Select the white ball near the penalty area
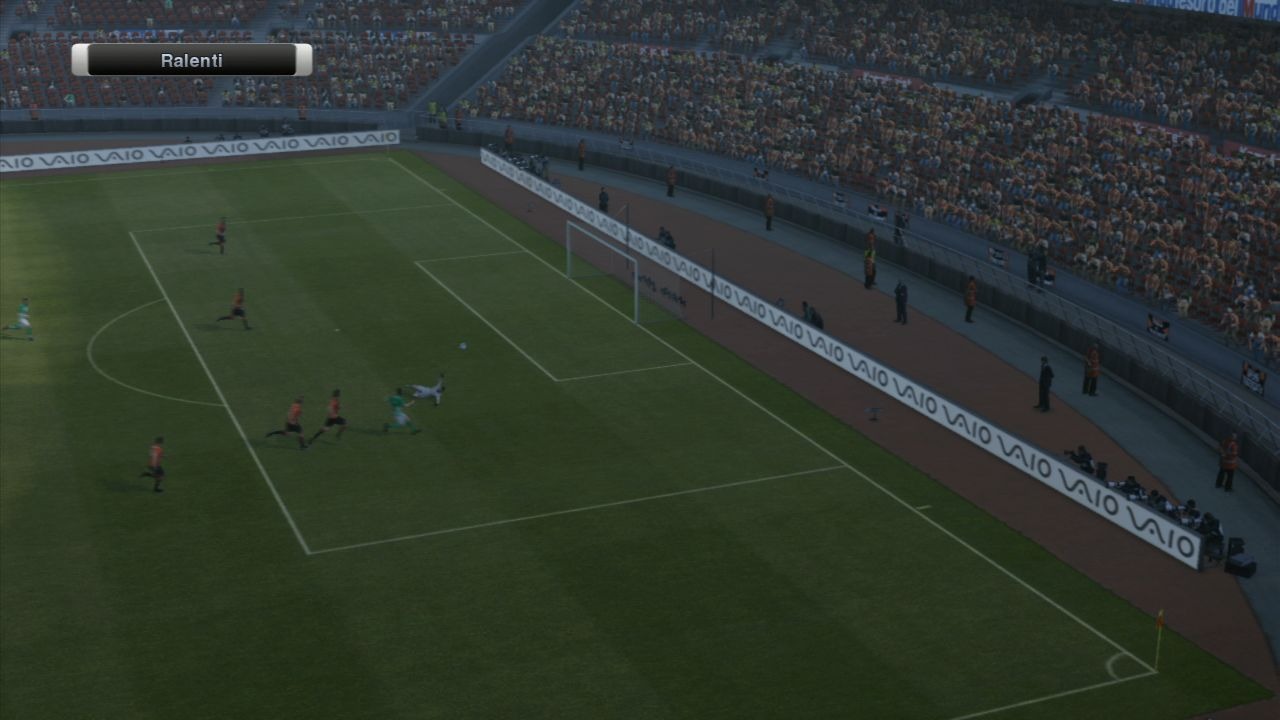 461,345
